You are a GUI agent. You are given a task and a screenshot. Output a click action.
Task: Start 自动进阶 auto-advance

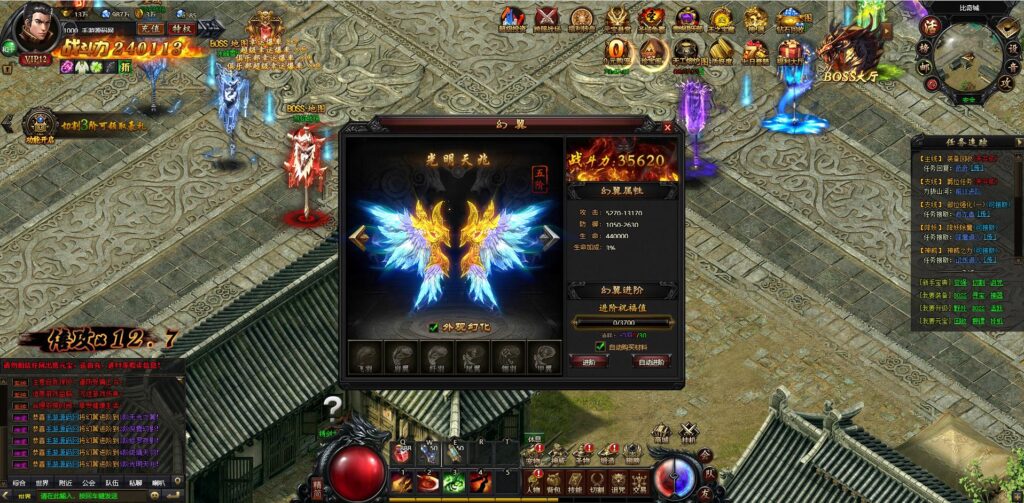tap(652, 361)
